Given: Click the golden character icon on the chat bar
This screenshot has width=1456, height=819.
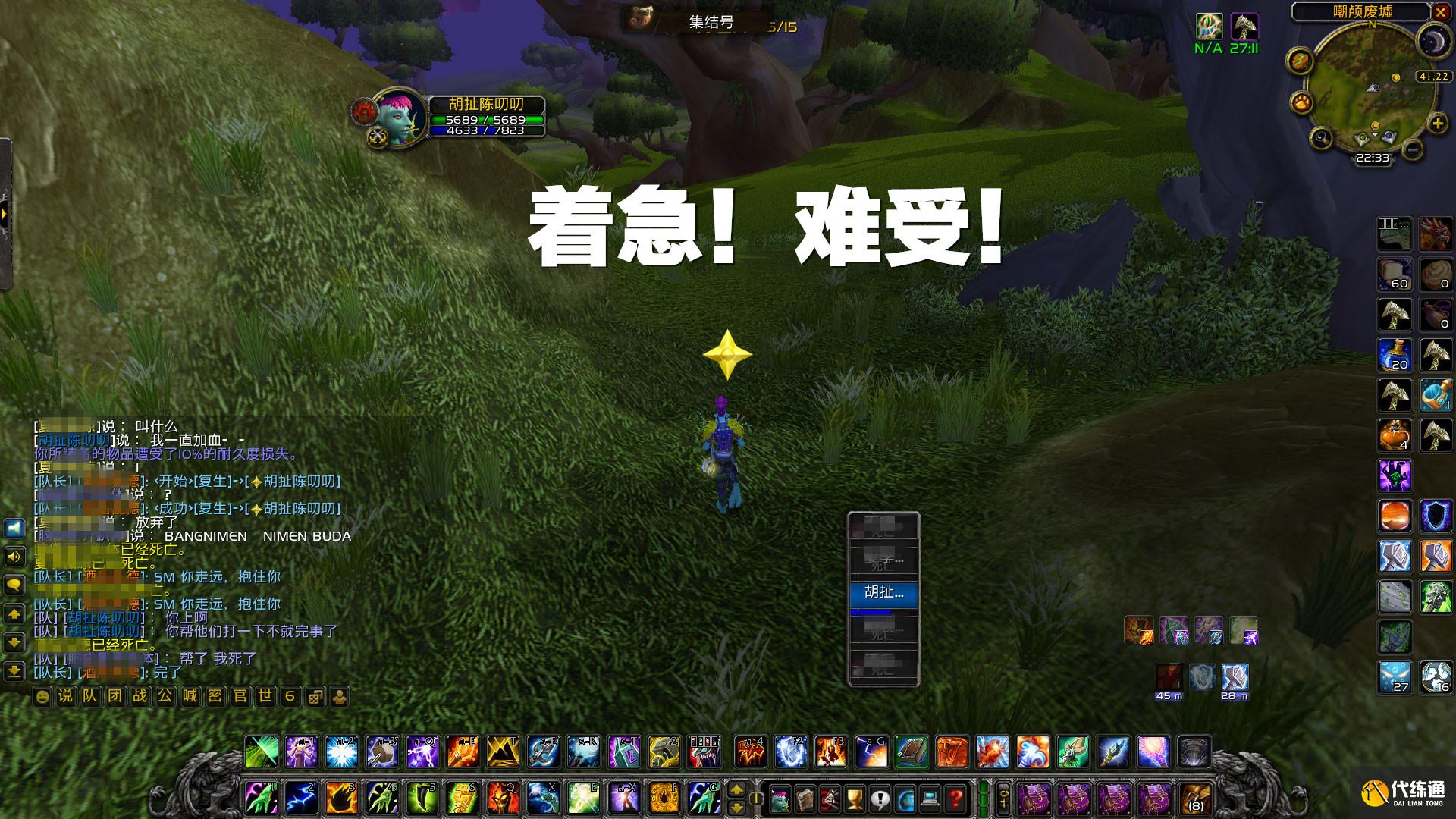Looking at the screenshot, I should coord(340,695).
